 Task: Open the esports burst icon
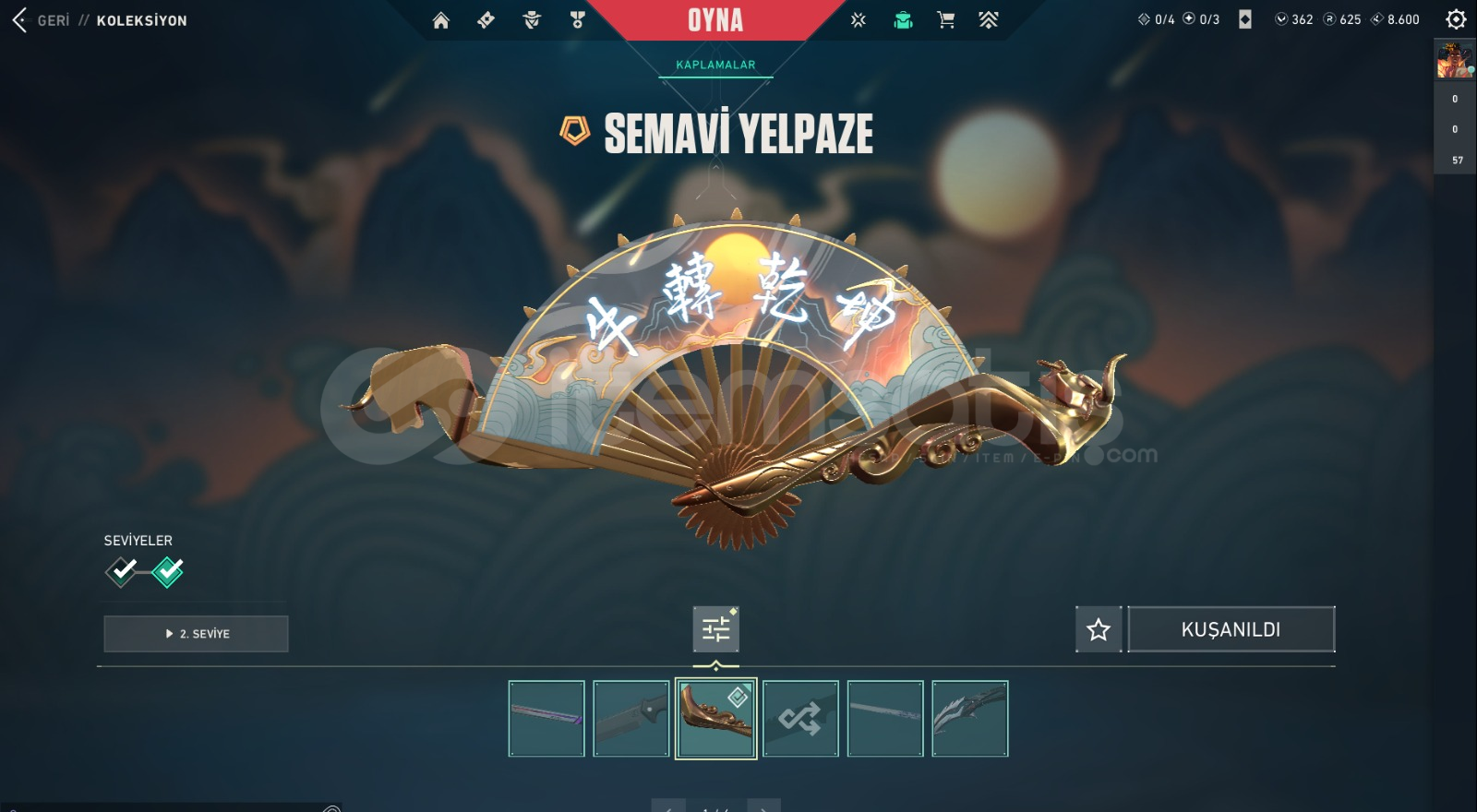pyautogui.click(x=859, y=20)
